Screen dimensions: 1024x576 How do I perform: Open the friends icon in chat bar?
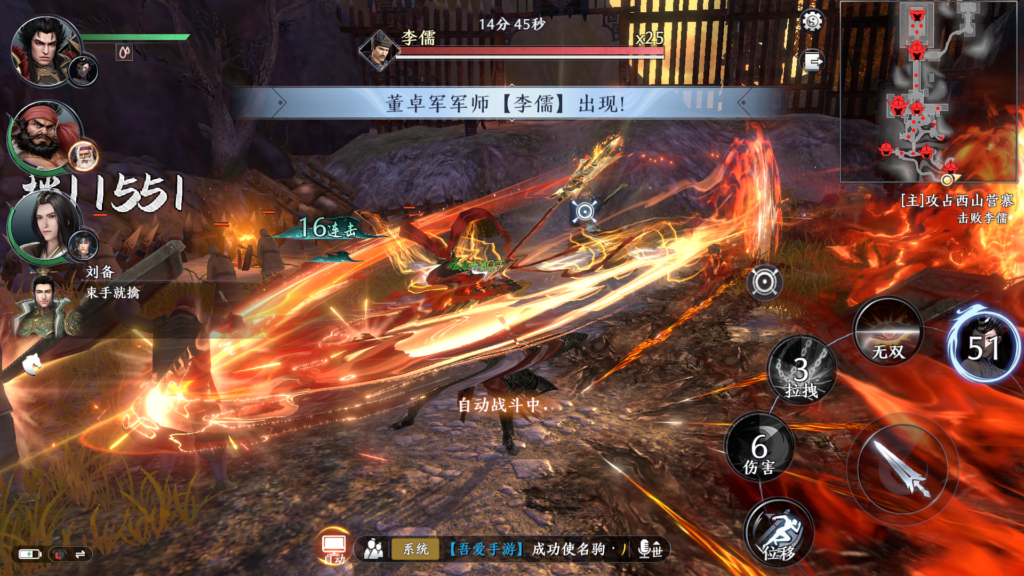374,548
